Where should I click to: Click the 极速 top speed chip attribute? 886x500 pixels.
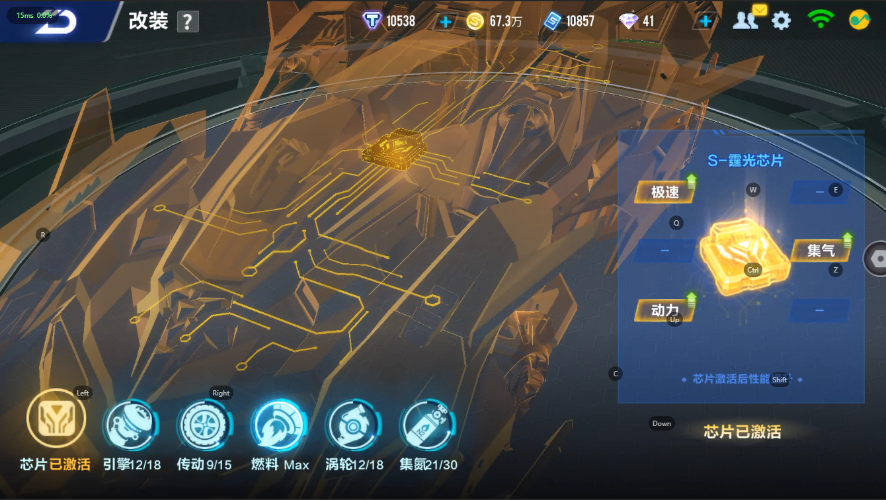tap(665, 192)
